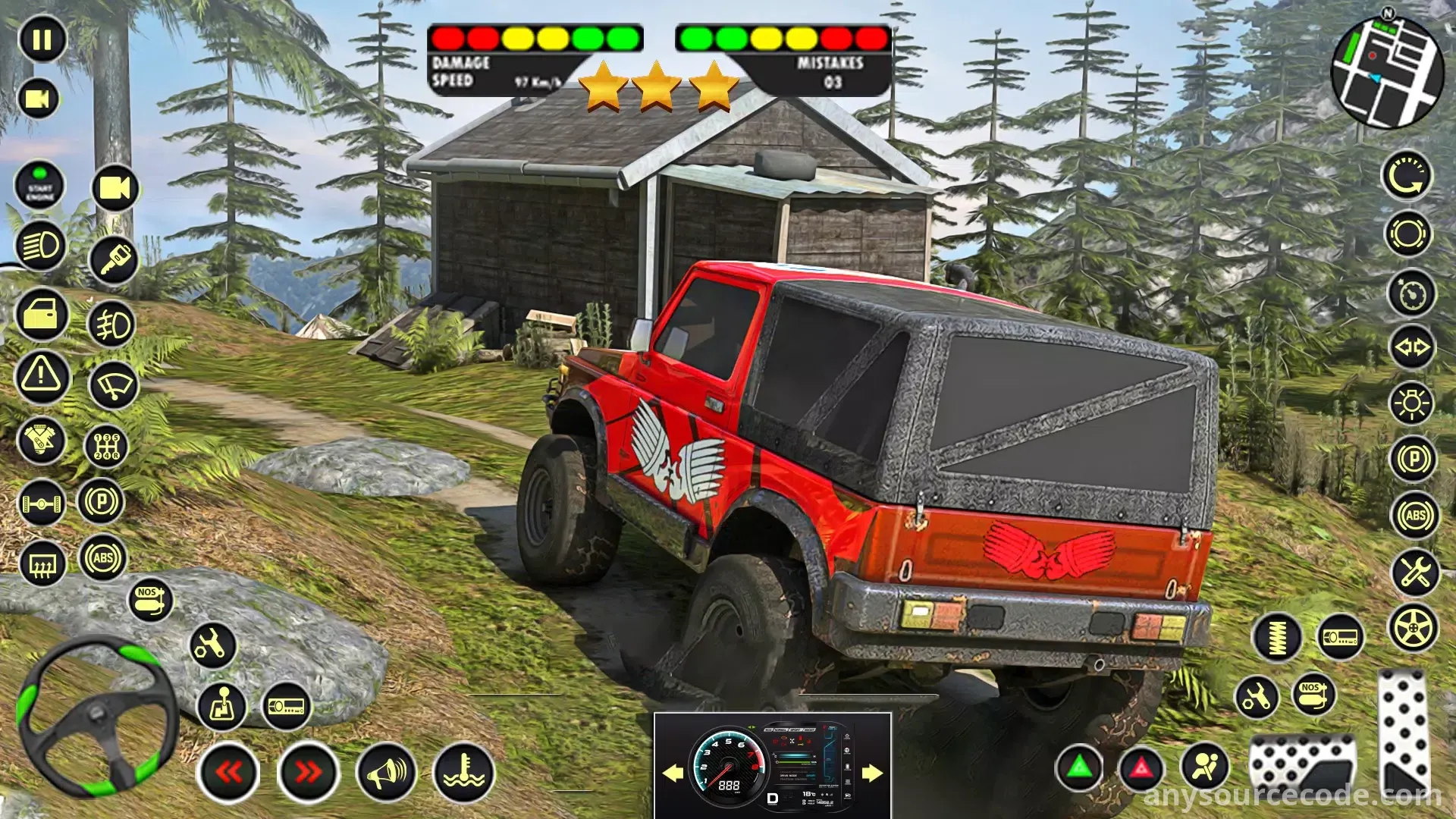Signal right with the red double-arrow

308,772
